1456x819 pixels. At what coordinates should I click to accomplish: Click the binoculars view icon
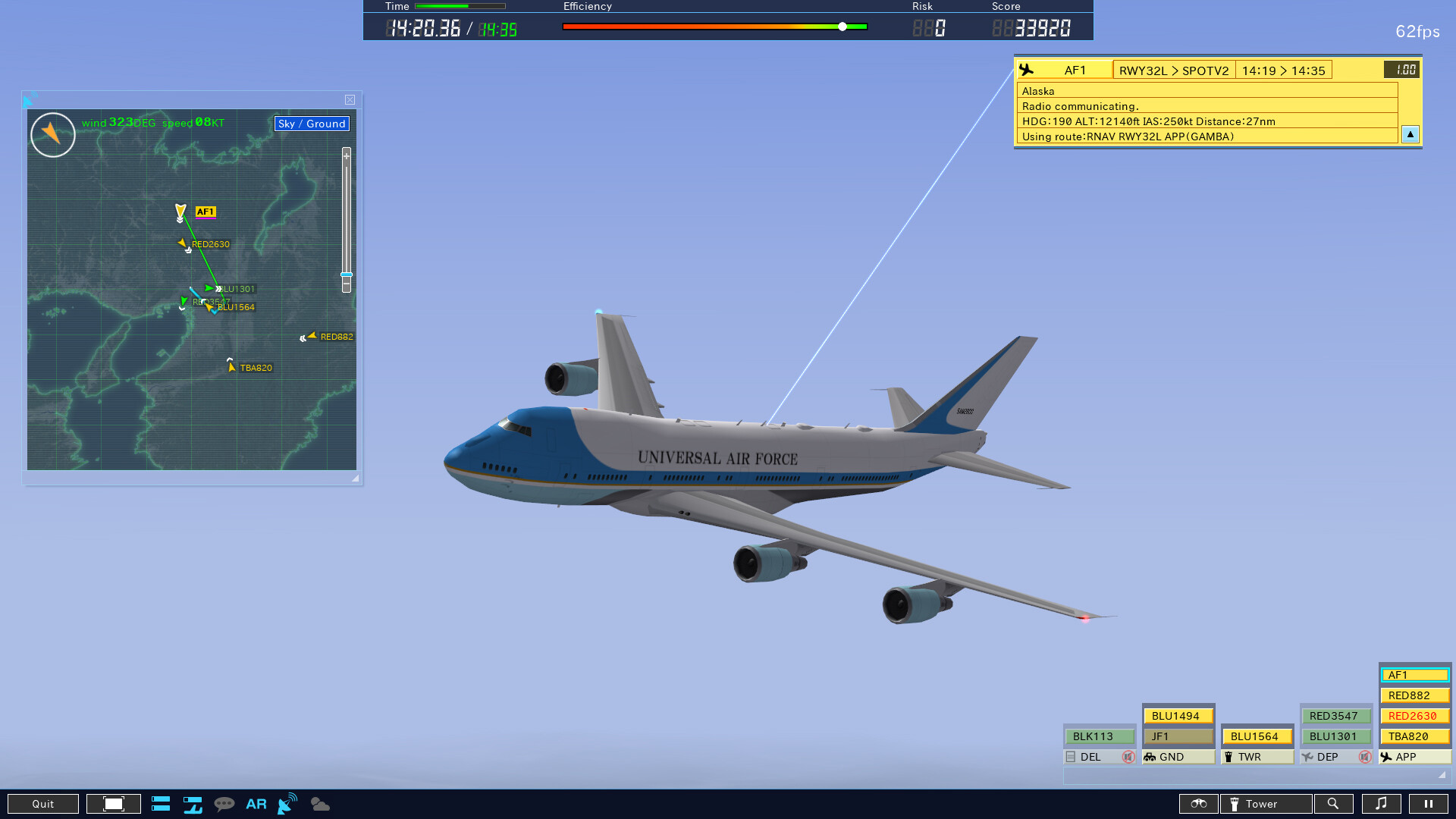(1198, 804)
